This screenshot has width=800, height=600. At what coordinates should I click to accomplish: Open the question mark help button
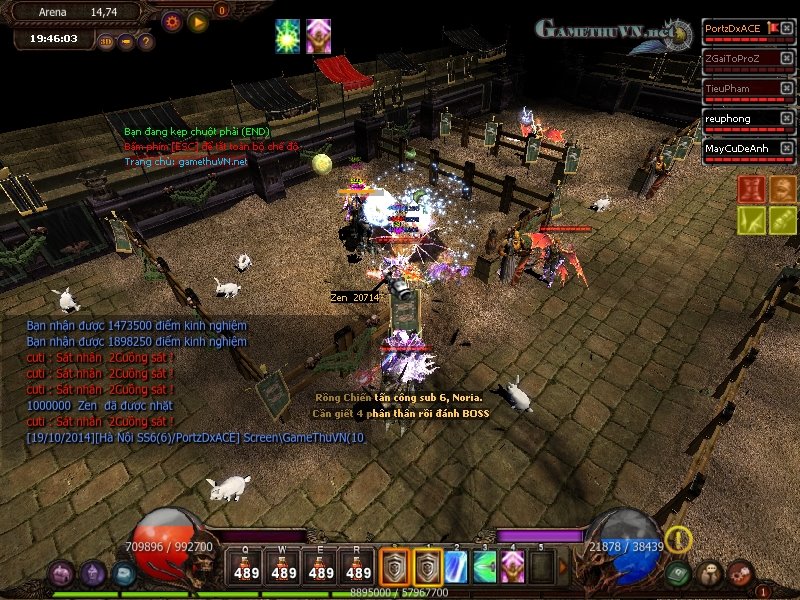(146, 42)
